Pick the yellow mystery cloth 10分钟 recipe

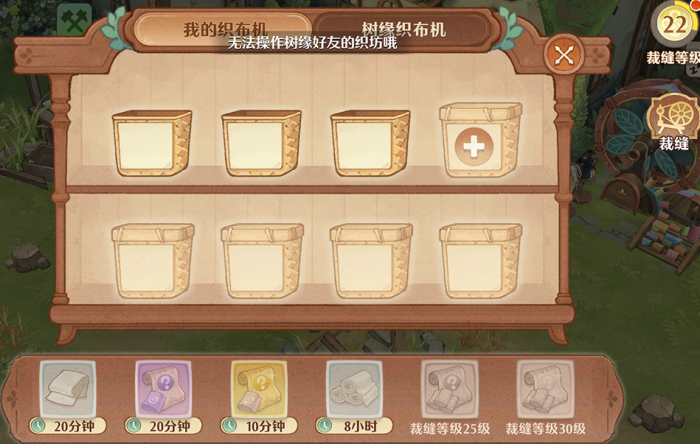(259, 387)
